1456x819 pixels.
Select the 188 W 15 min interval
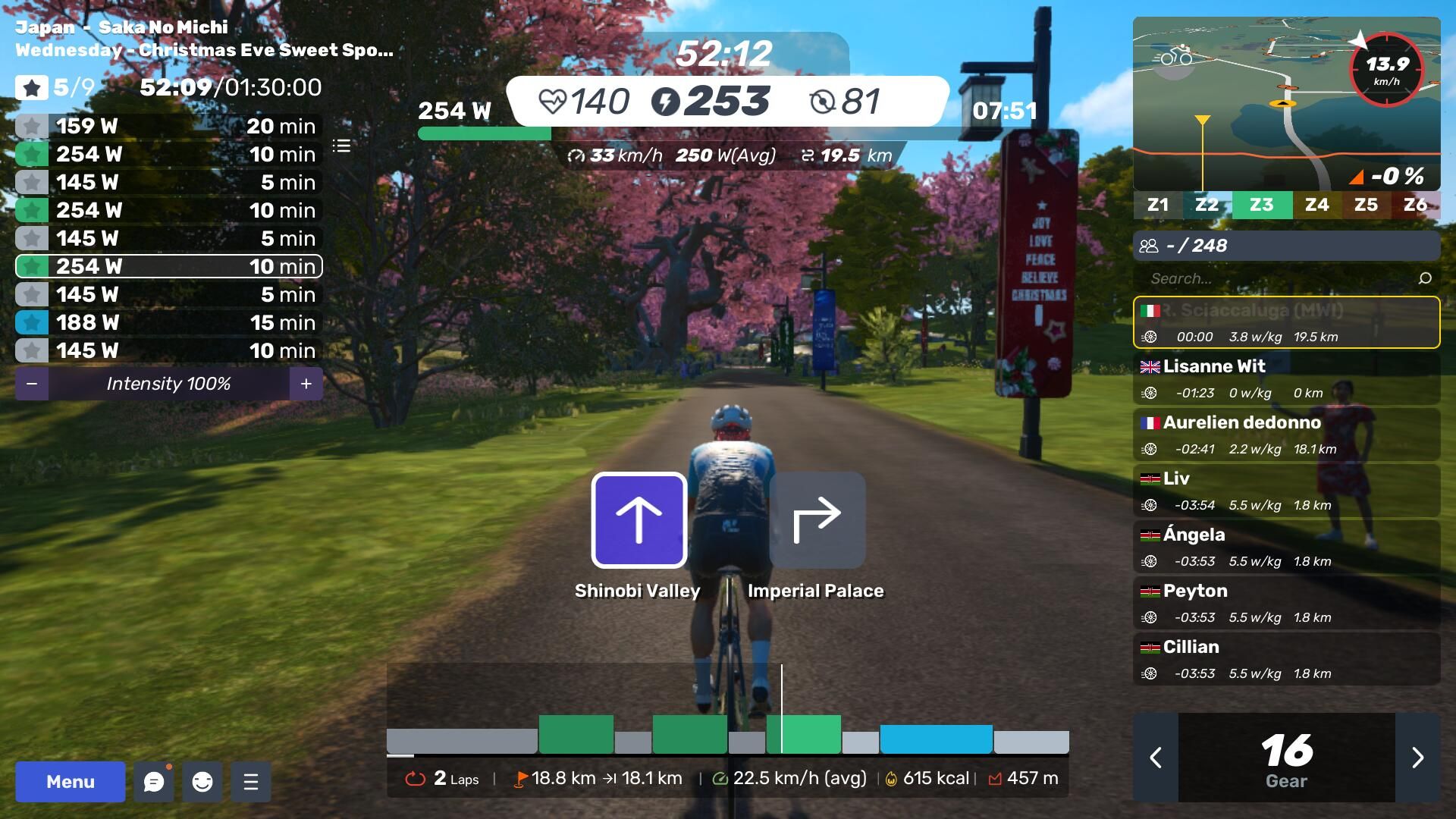(x=168, y=322)
